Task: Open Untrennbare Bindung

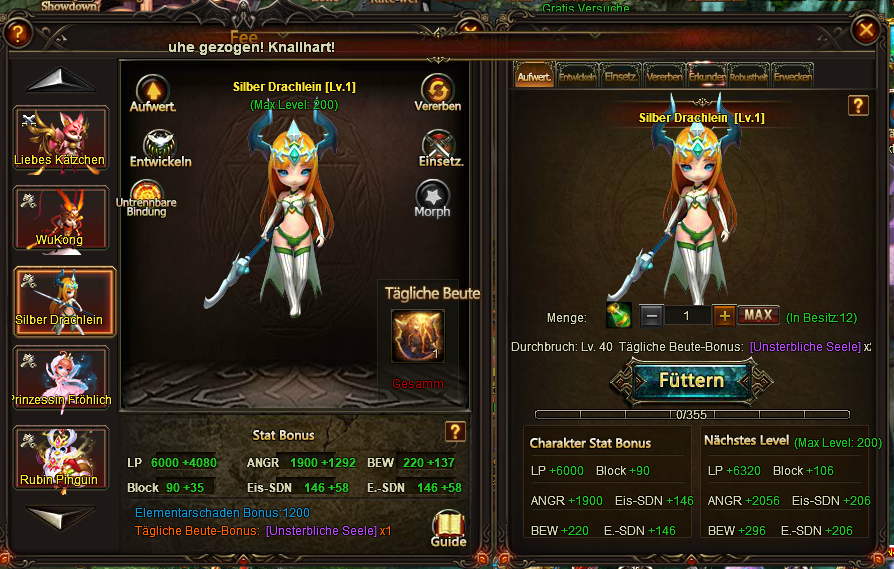Action: (147, 195)
